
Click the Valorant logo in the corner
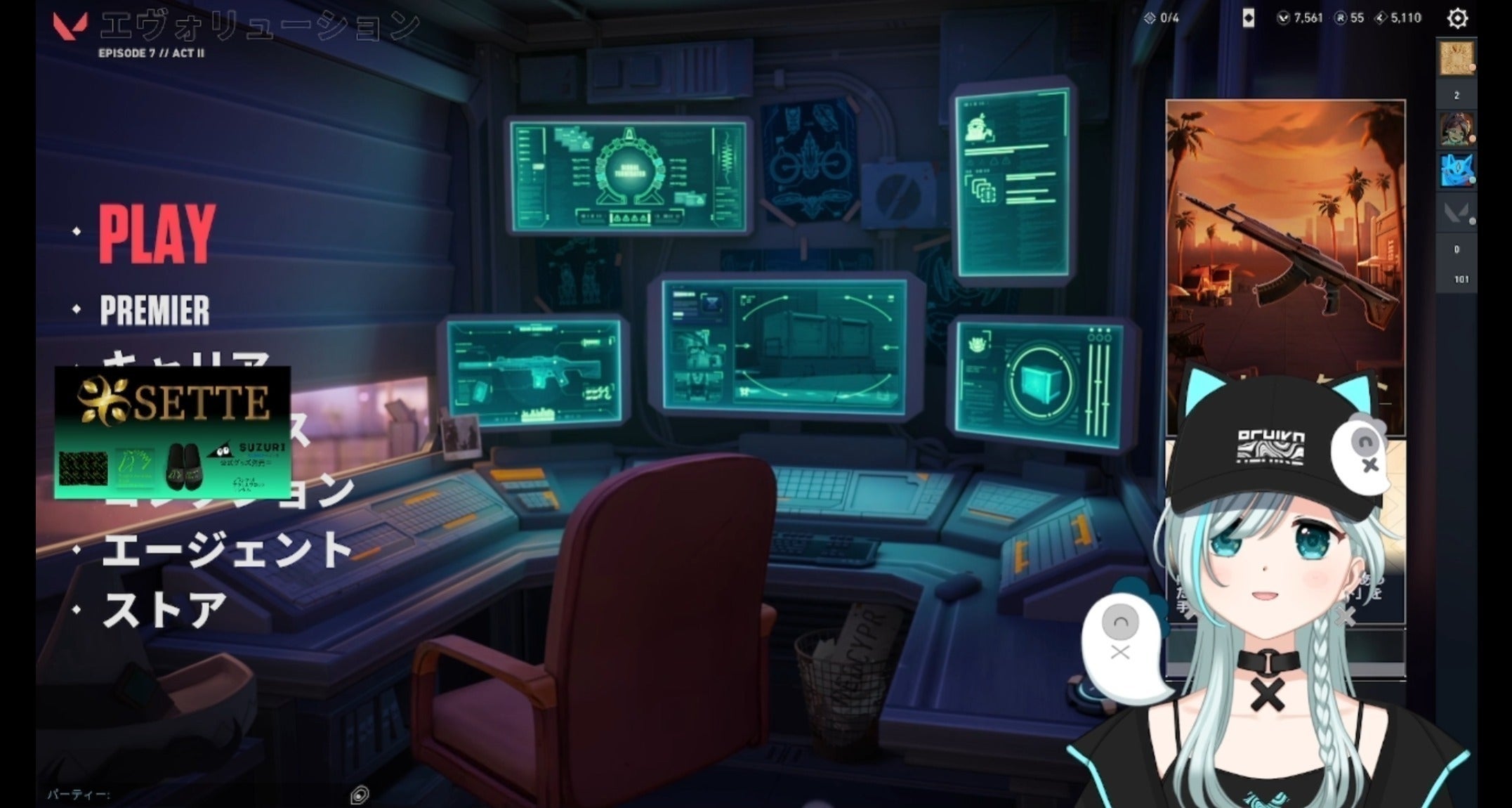click(70, 25)
